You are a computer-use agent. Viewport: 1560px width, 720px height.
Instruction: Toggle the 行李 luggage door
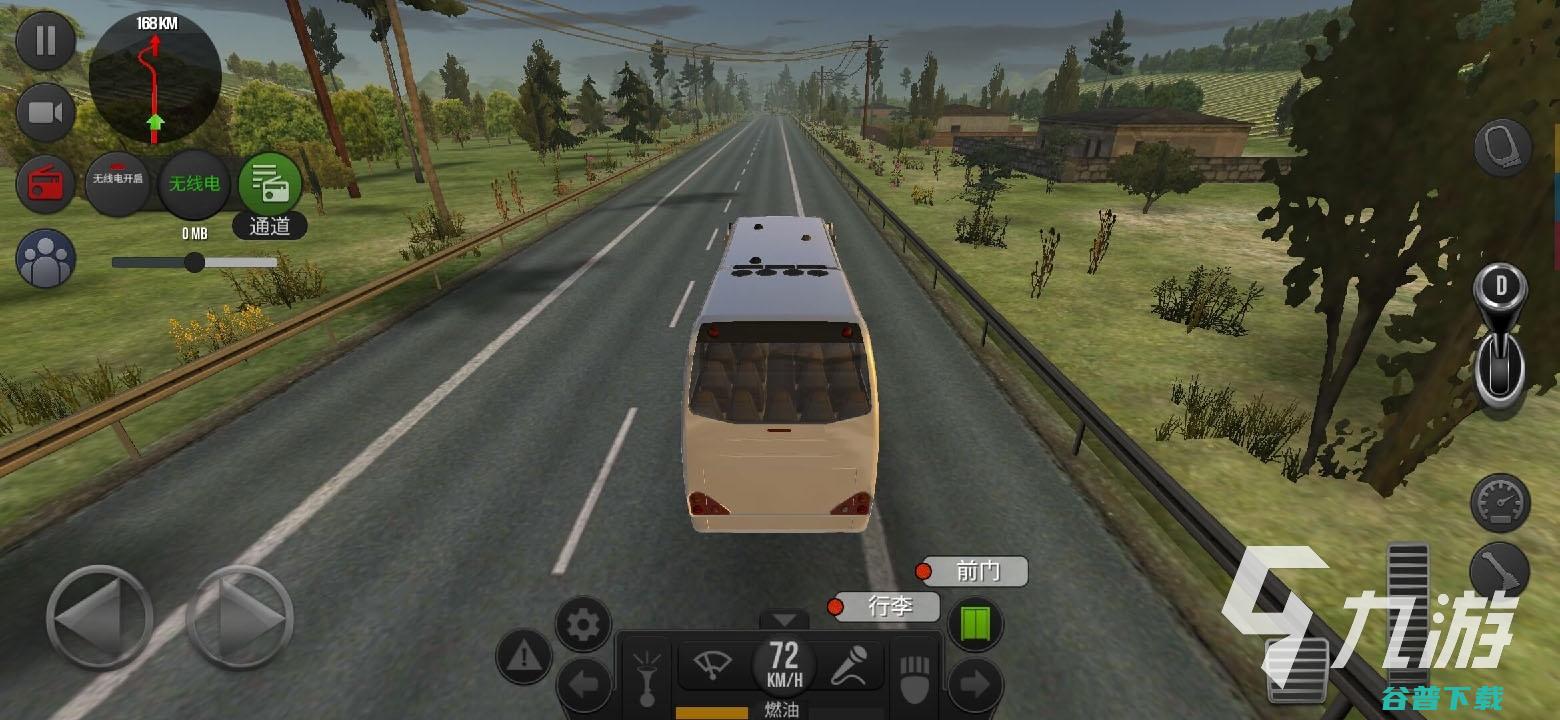[x=887, y=606]
